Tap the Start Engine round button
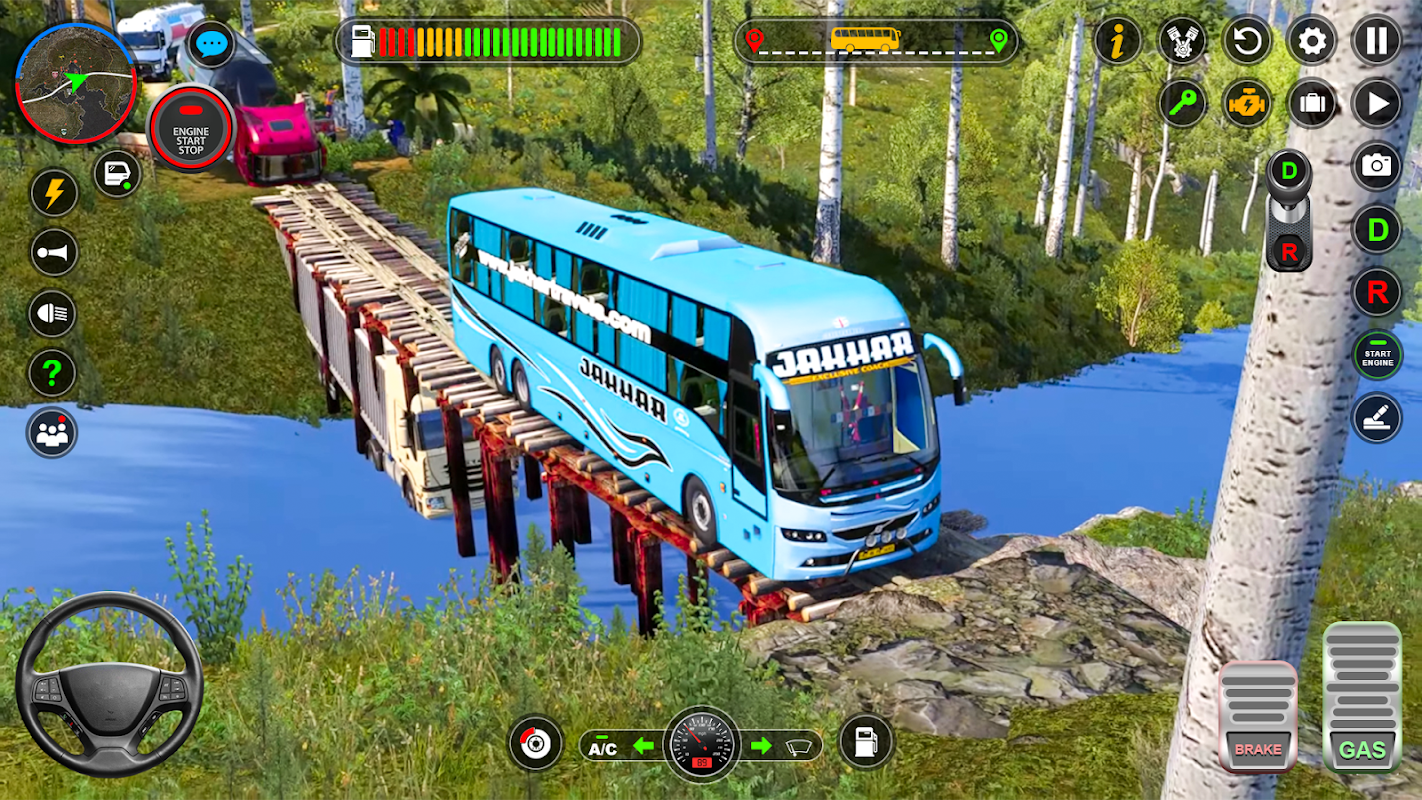This screenshot has width=1422, height=800. [1377, 355]
